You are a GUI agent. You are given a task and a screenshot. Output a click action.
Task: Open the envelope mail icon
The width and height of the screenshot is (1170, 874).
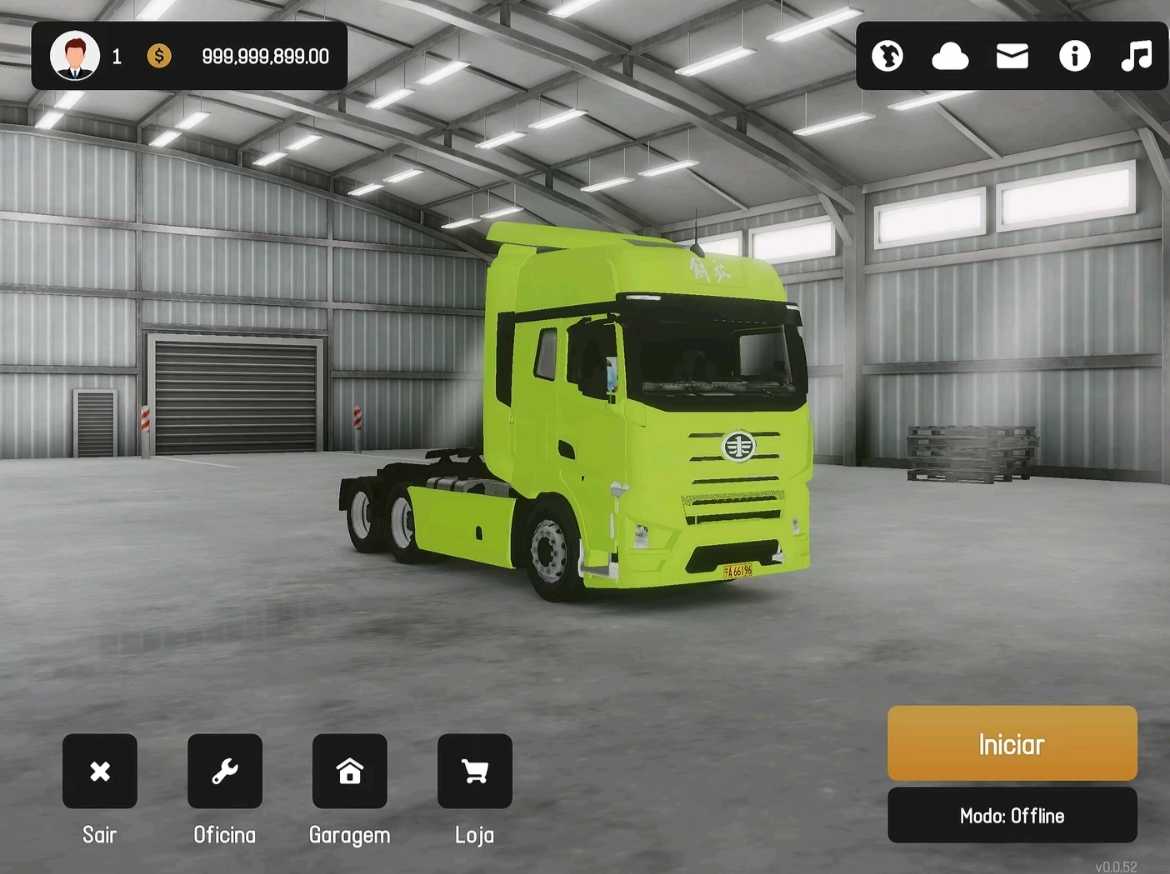1012,56
